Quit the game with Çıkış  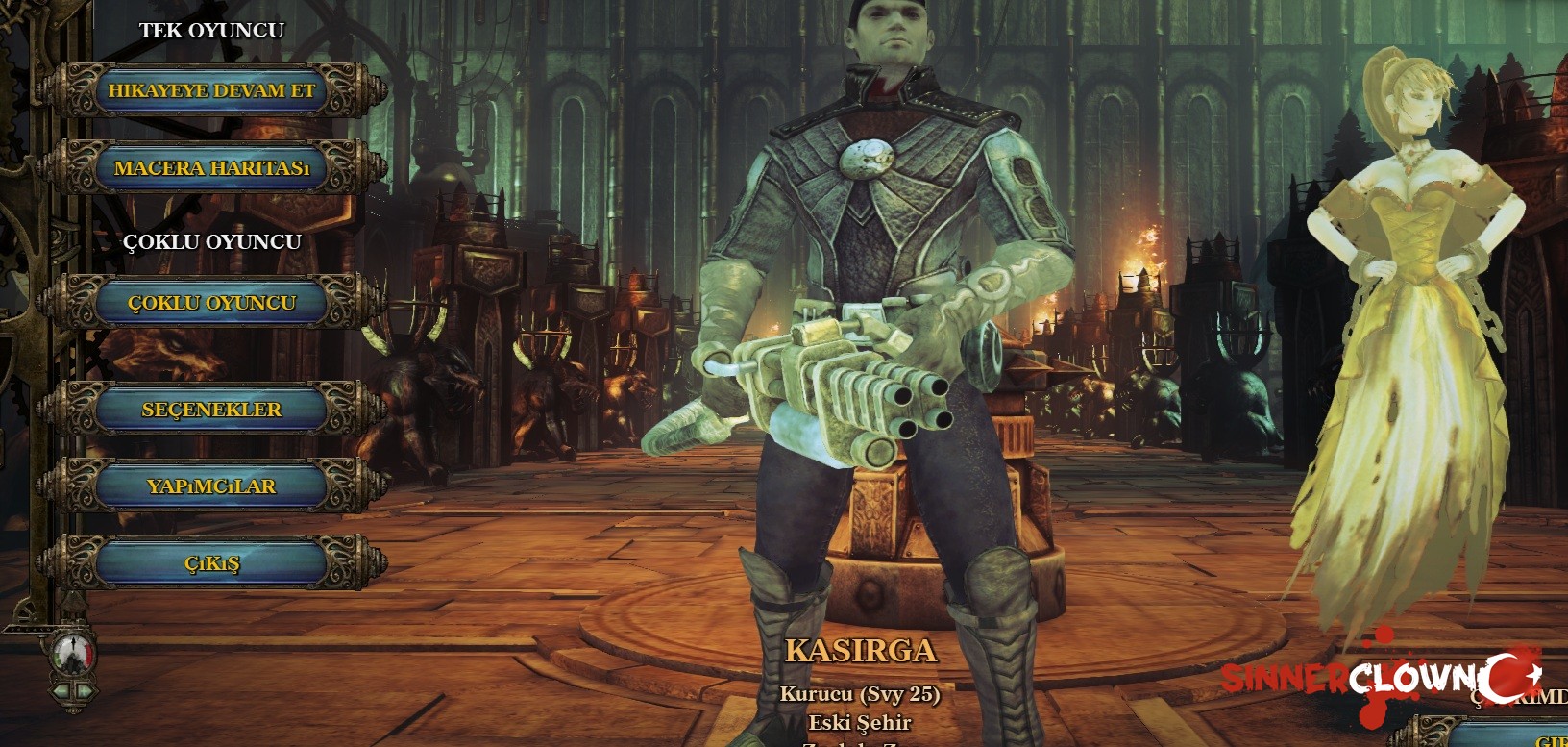click(211, 563)
